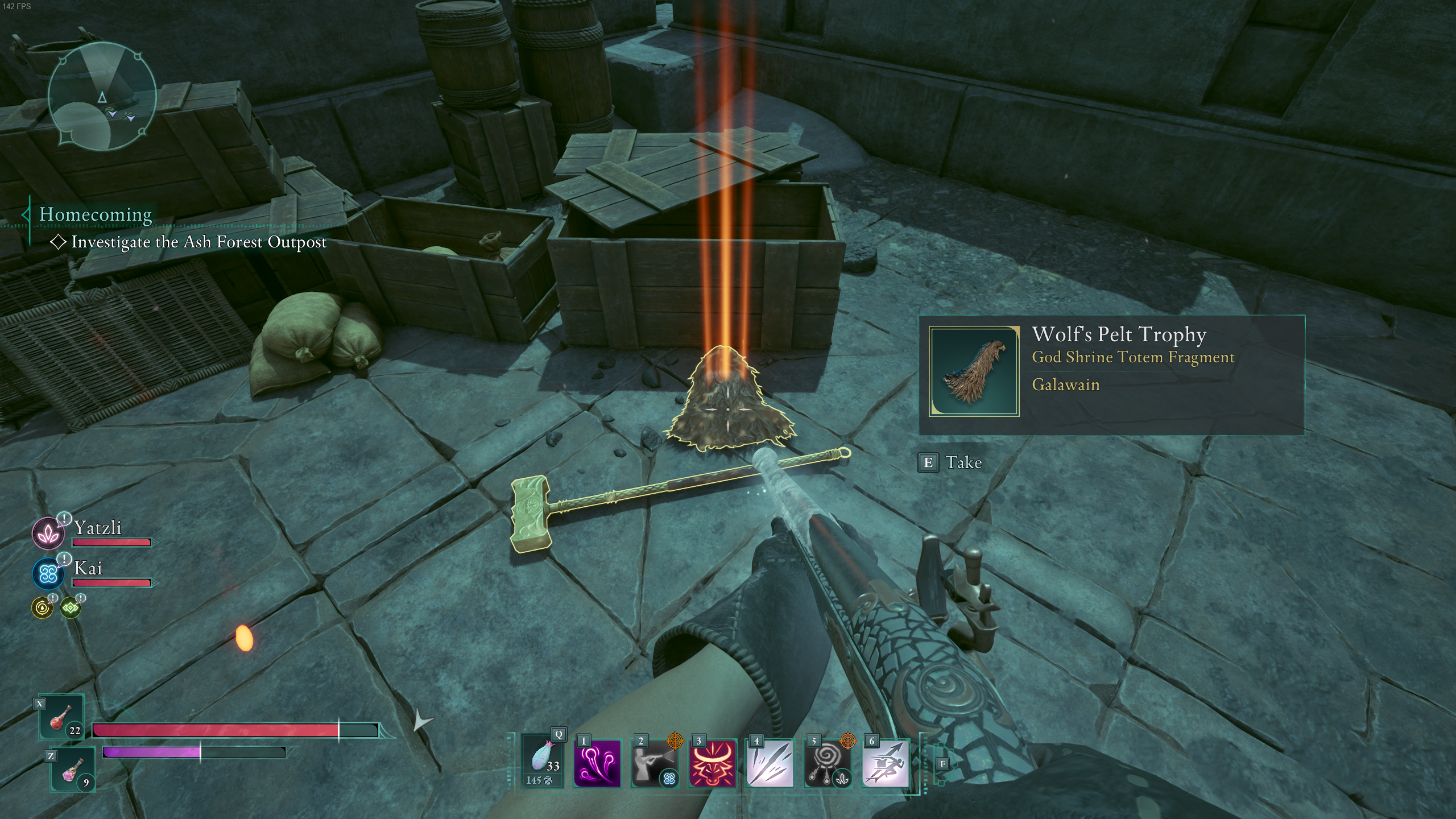Drink the pink essence potion
Image resolution: width=1456 pixels, height=819 pixels.
73,770
